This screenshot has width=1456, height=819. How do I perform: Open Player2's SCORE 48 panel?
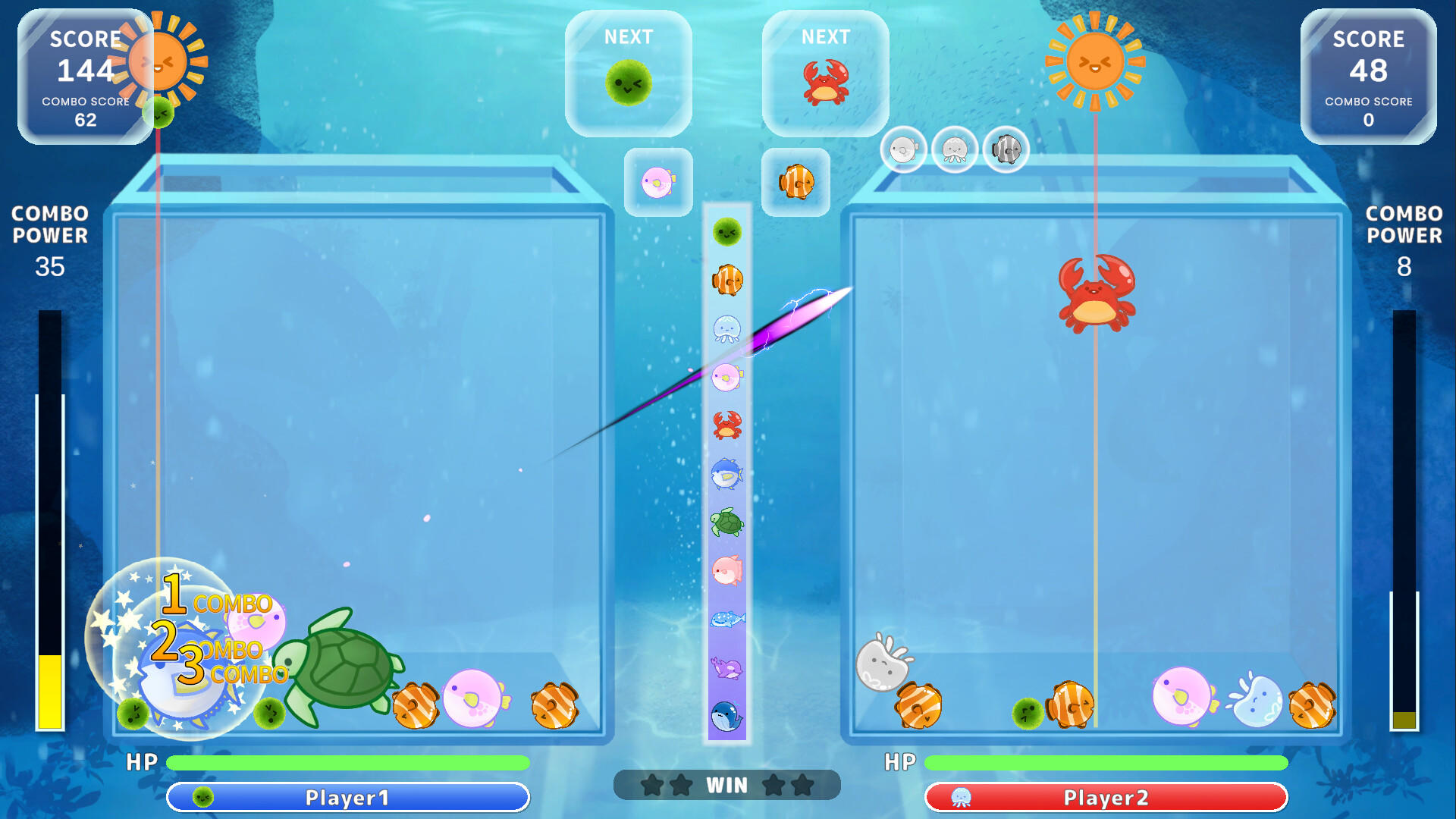click(x=1370, y=72)
